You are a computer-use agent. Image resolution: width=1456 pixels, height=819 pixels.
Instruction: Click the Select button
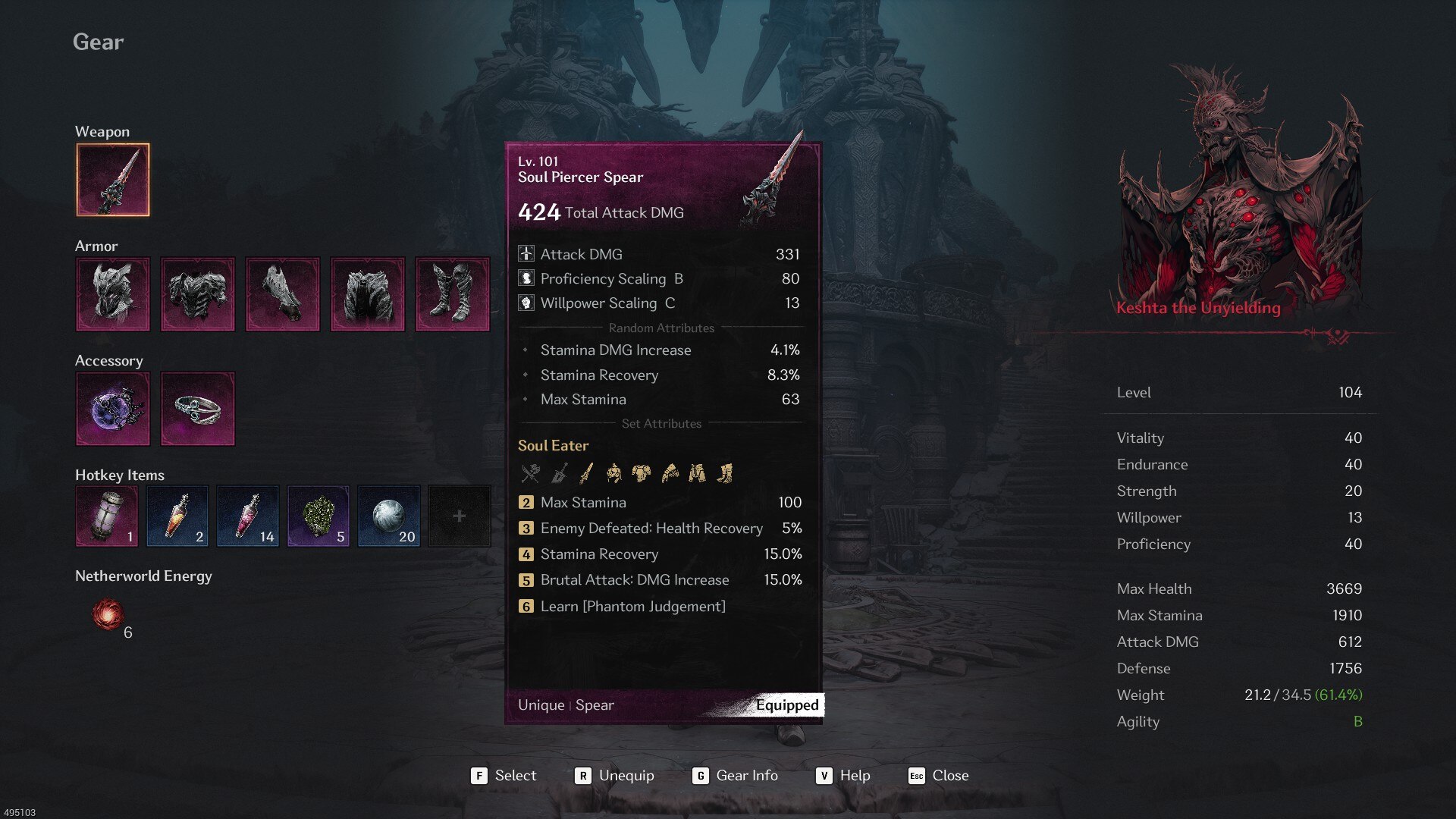coord(504,776)
